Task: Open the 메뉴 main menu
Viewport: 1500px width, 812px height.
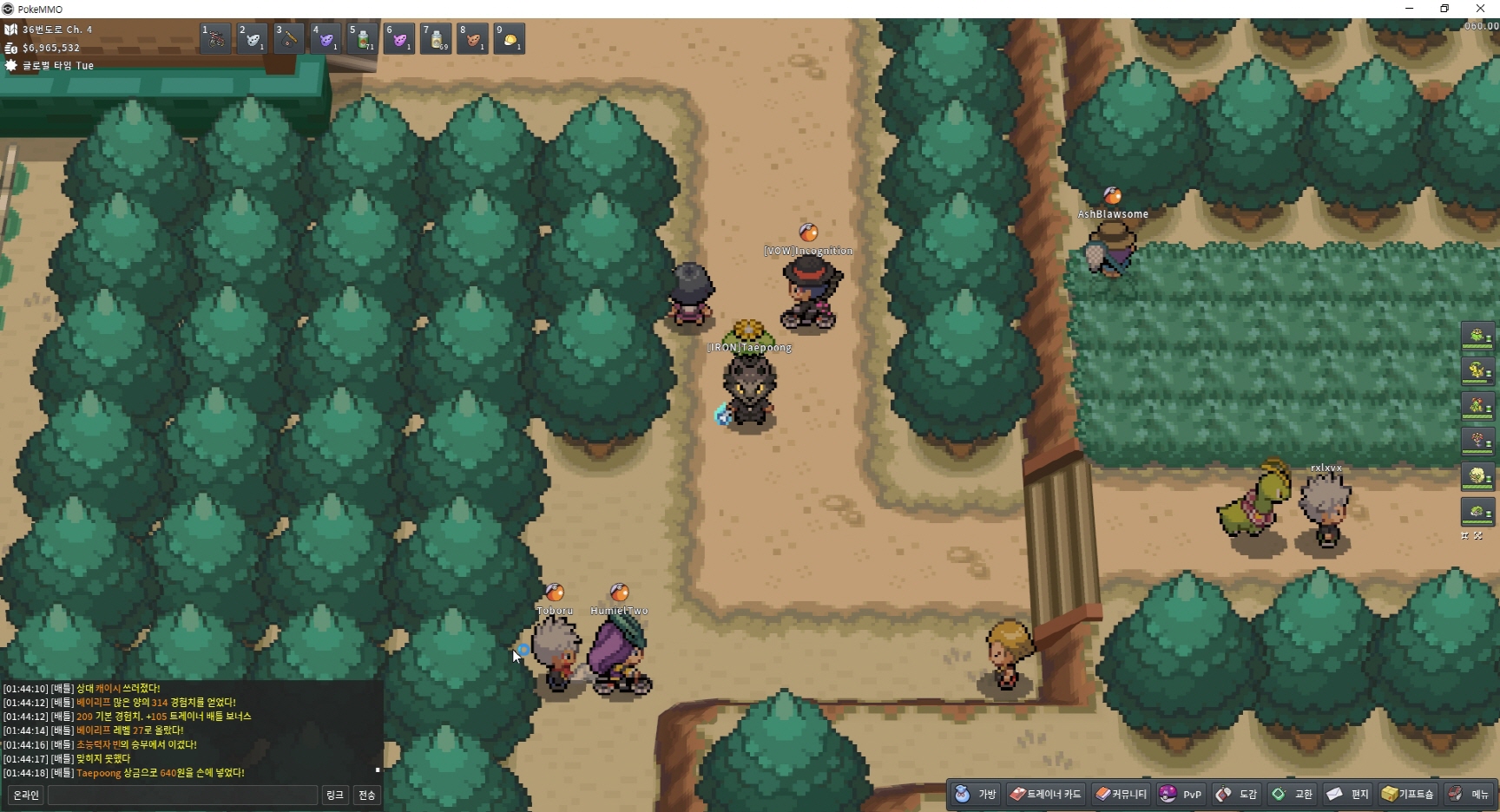Action: [x=1470, y=794]
